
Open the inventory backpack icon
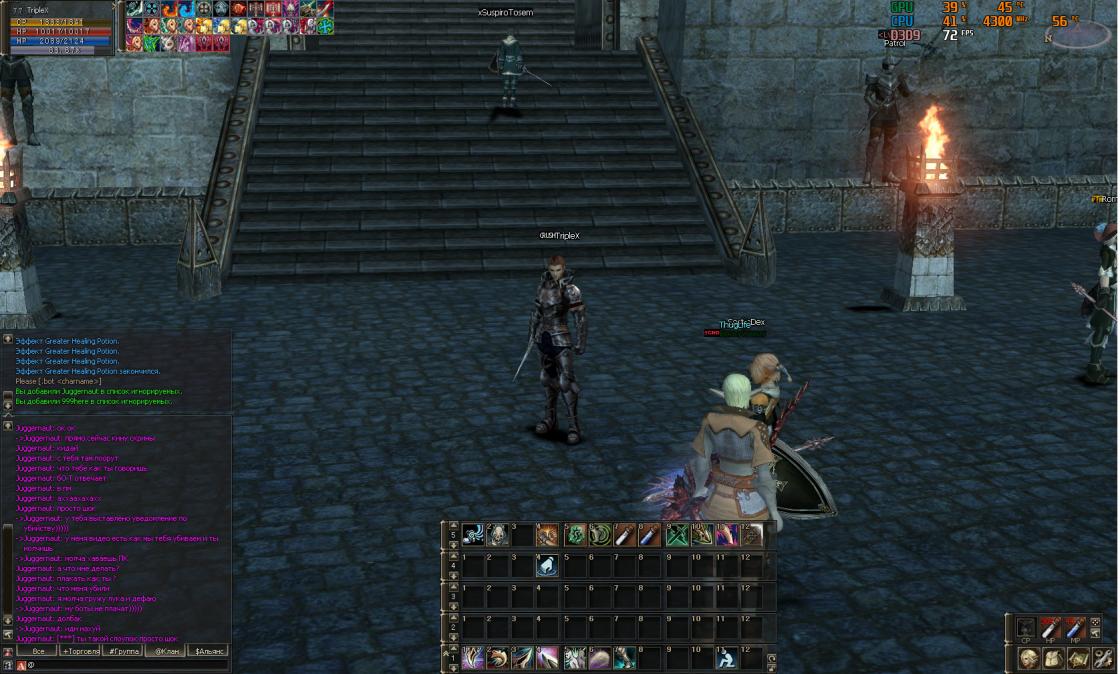point(1053,658)
